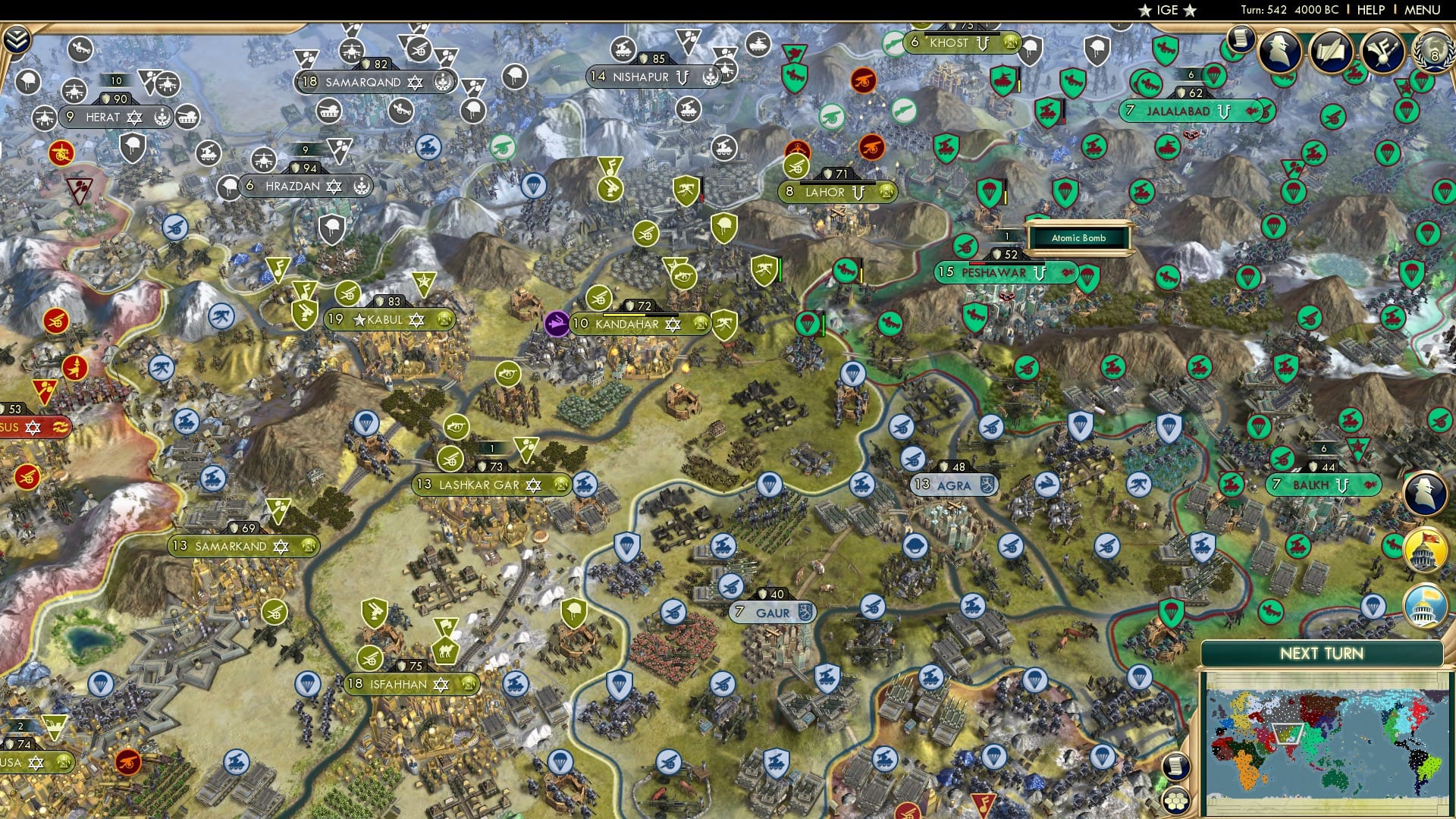
Task: Open the MENU item top right
Action: pyautogui.click(x=1424, y=10)
